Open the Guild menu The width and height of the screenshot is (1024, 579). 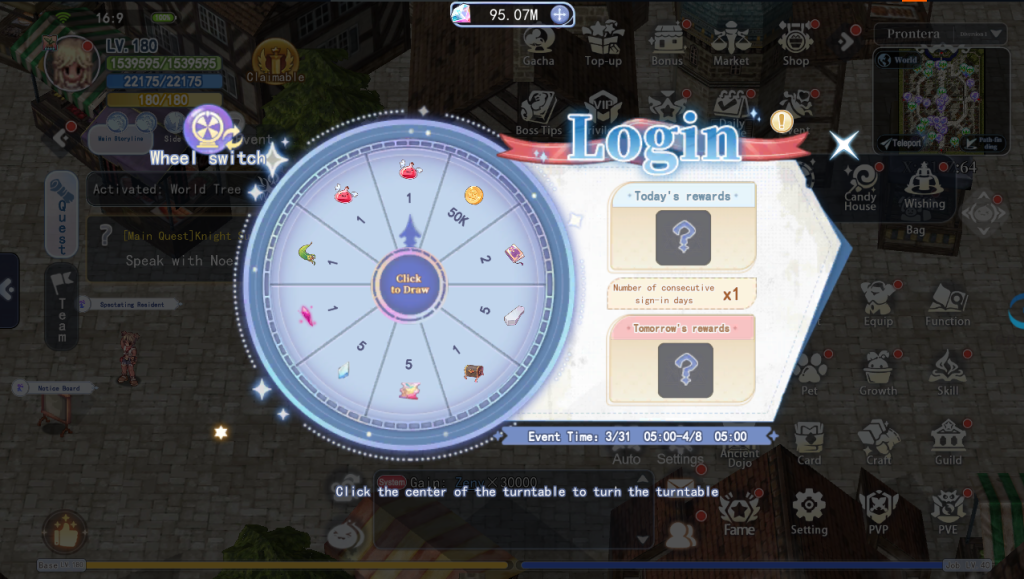point(948,442)
